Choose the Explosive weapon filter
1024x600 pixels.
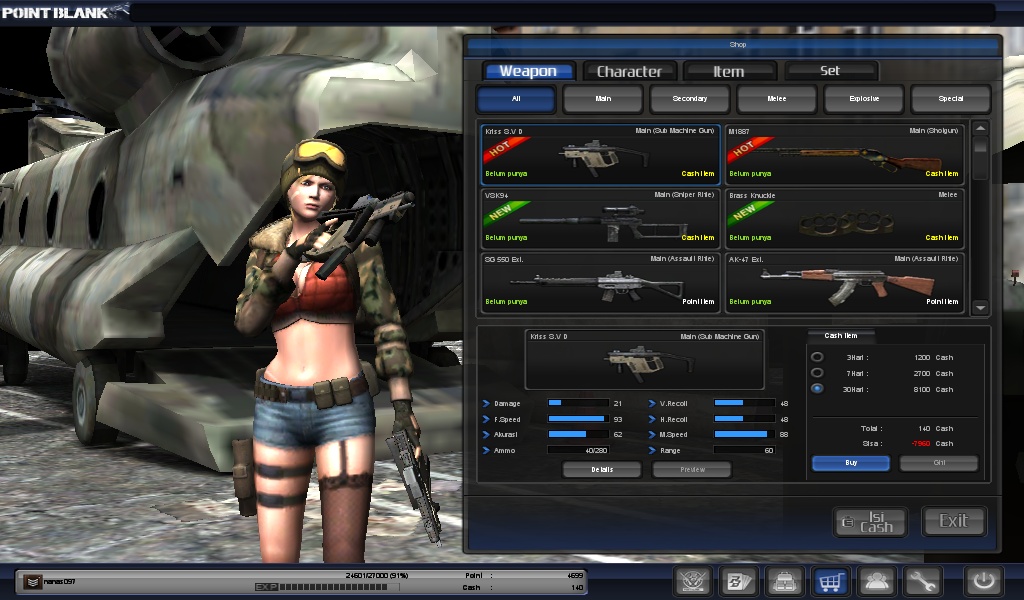coord(864,99)
